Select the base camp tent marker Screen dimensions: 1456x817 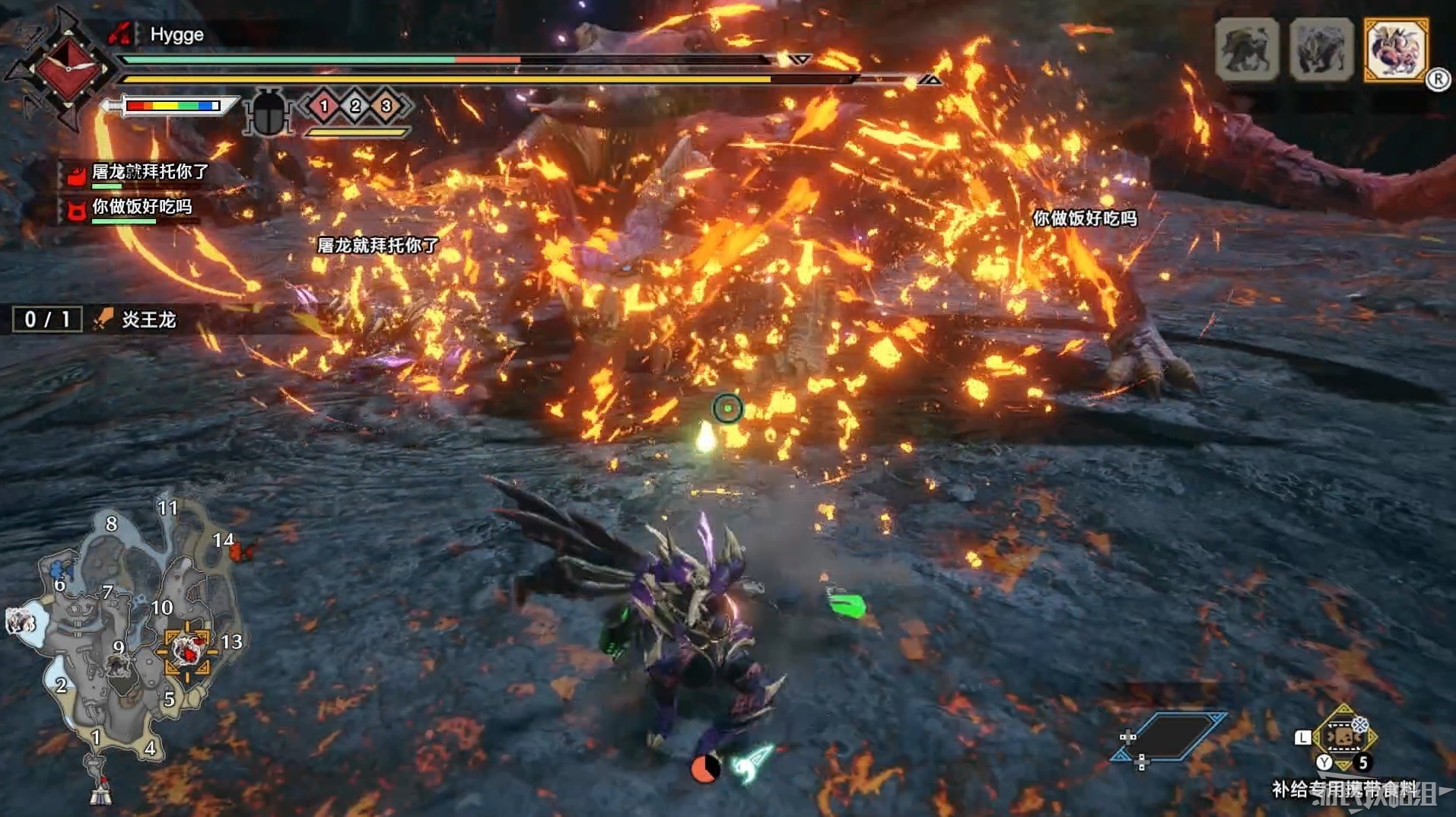point(100,792)
